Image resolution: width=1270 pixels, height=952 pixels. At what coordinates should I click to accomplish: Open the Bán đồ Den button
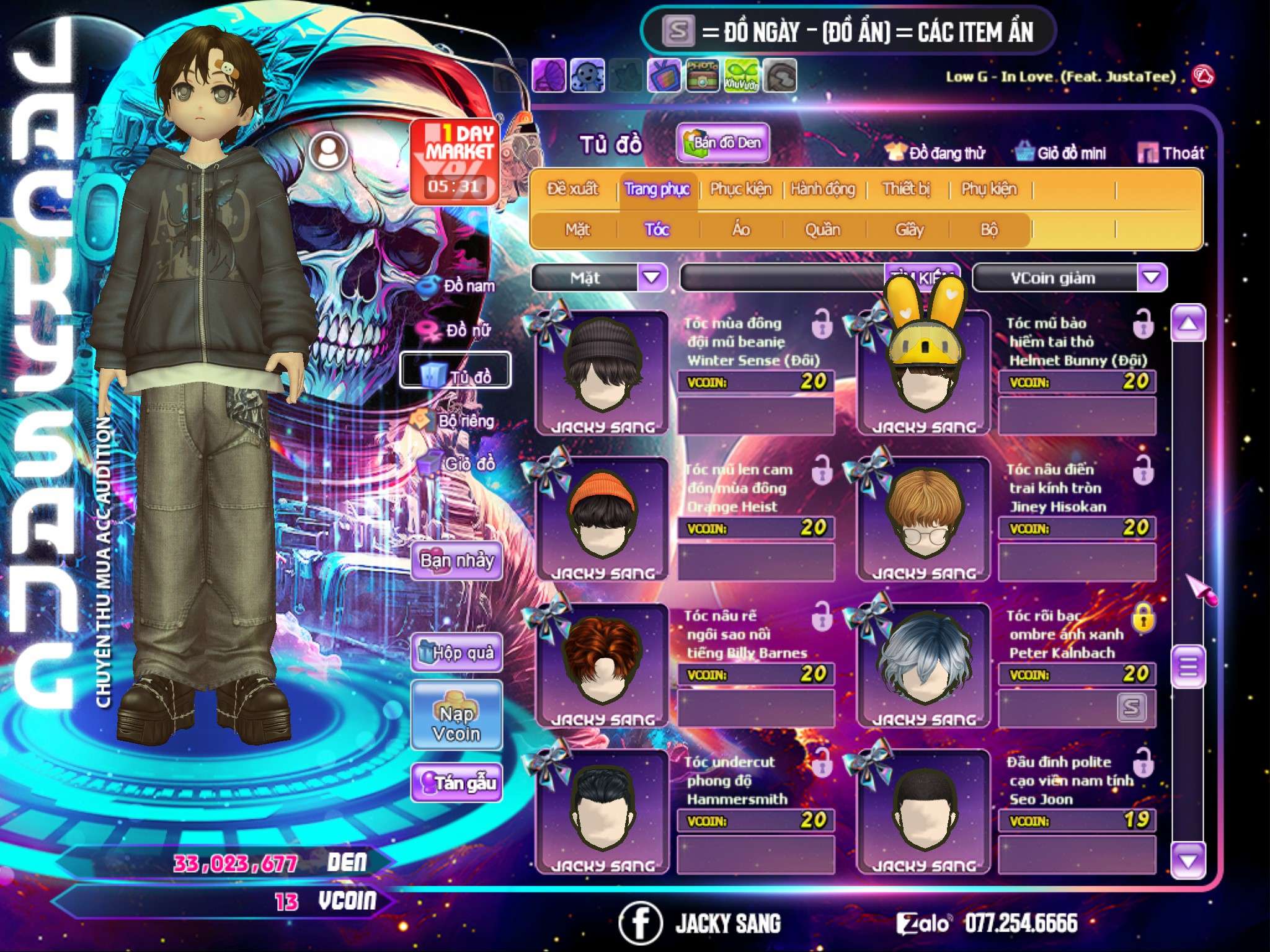[722, 143]
